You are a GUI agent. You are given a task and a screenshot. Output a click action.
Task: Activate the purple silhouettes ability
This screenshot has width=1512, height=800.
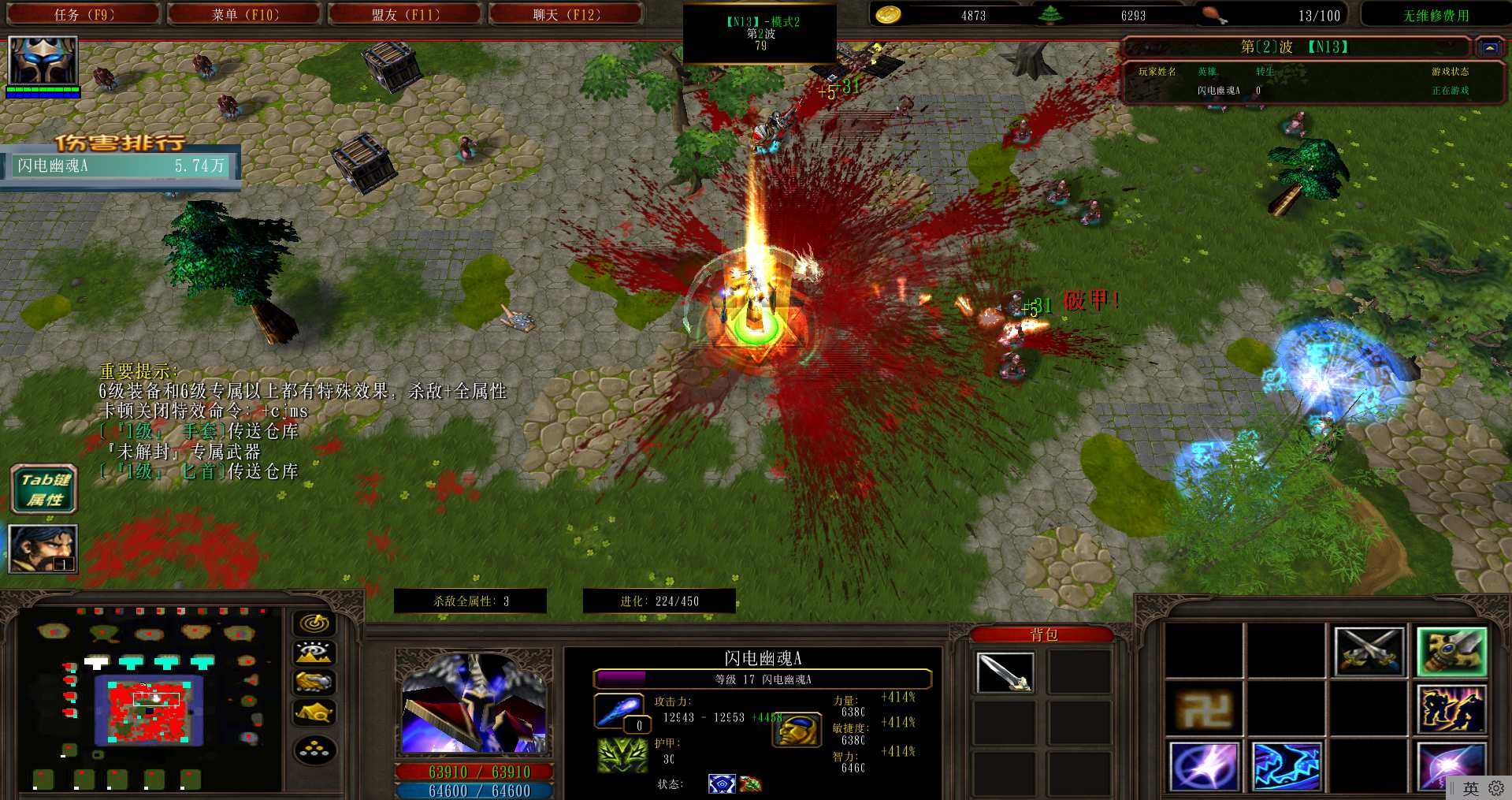(x=1451, y=709)
